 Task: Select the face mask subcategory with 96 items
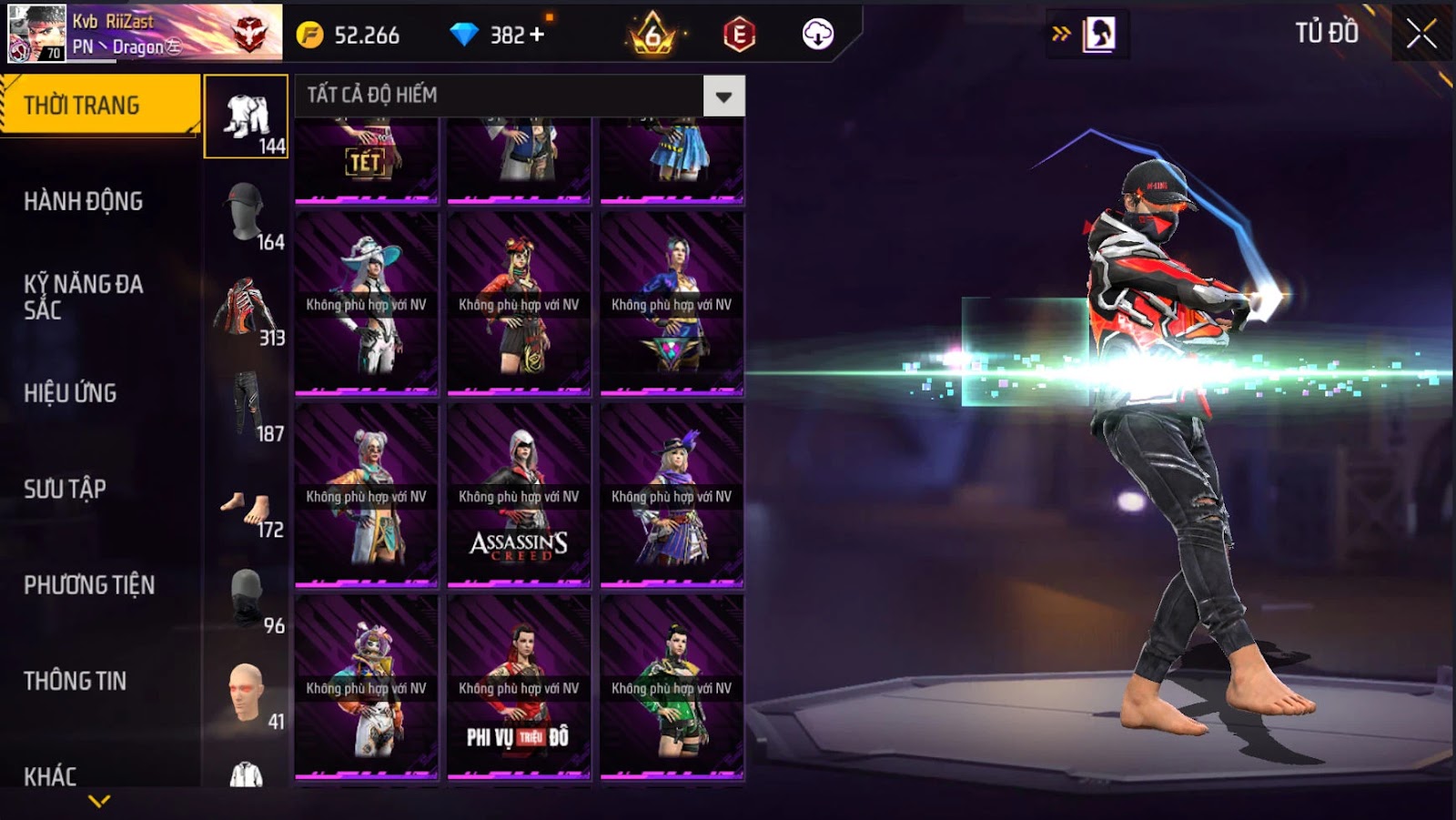(x=247, y=599)
